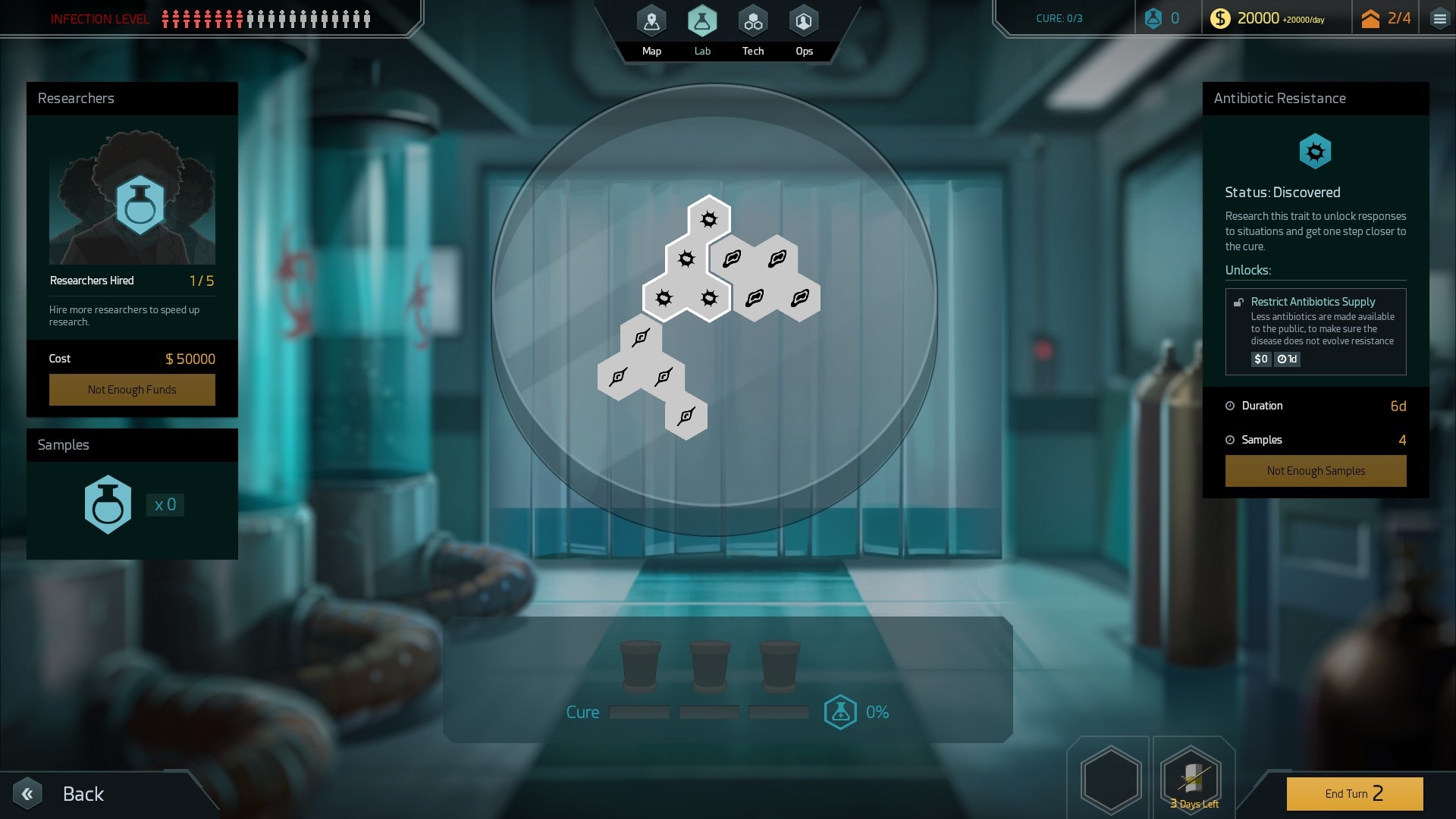Click the cure flask icon near 0%
Image resolution: width=1456 pixels, height=819 pixels.
(x=839, y=711)
